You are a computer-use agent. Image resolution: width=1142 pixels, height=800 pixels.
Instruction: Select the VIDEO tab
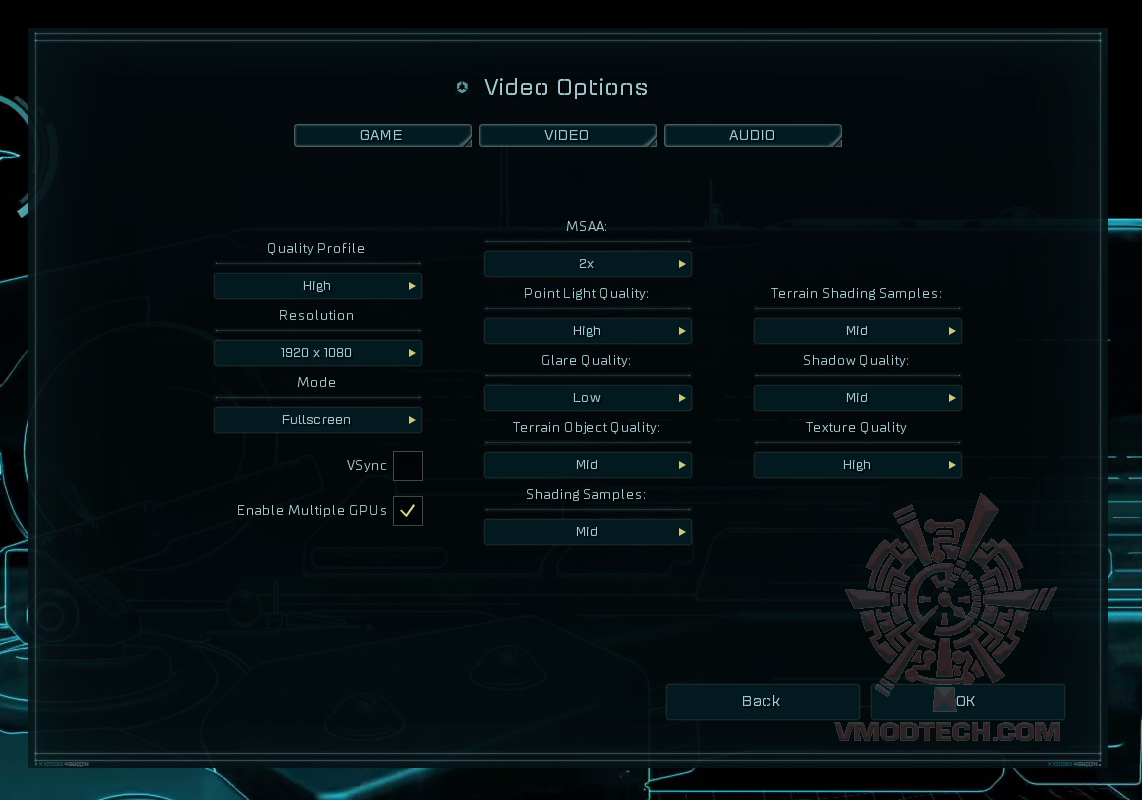[x=567, y=135]
